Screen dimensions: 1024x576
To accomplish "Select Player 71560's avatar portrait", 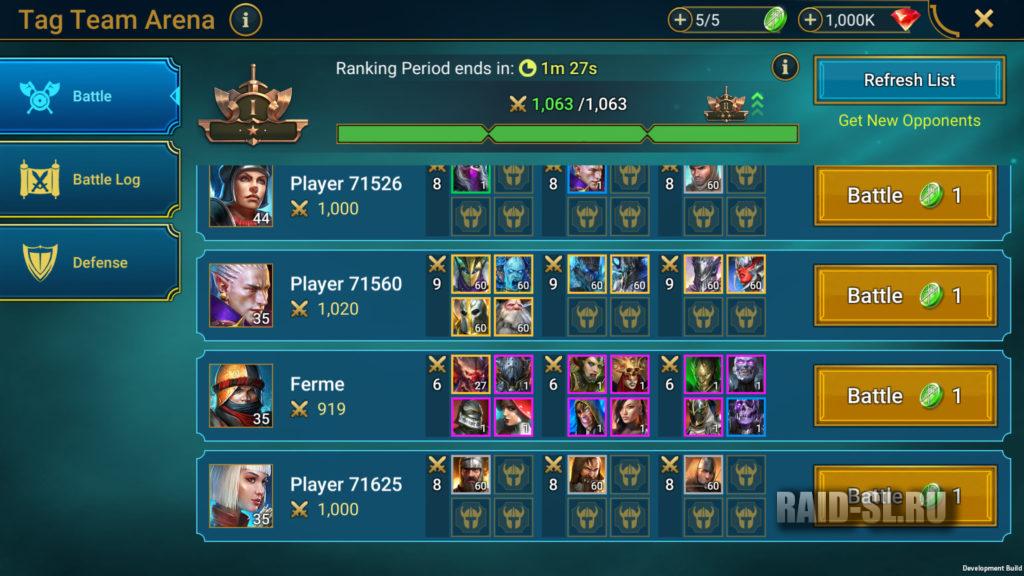I will coord(240,296).
